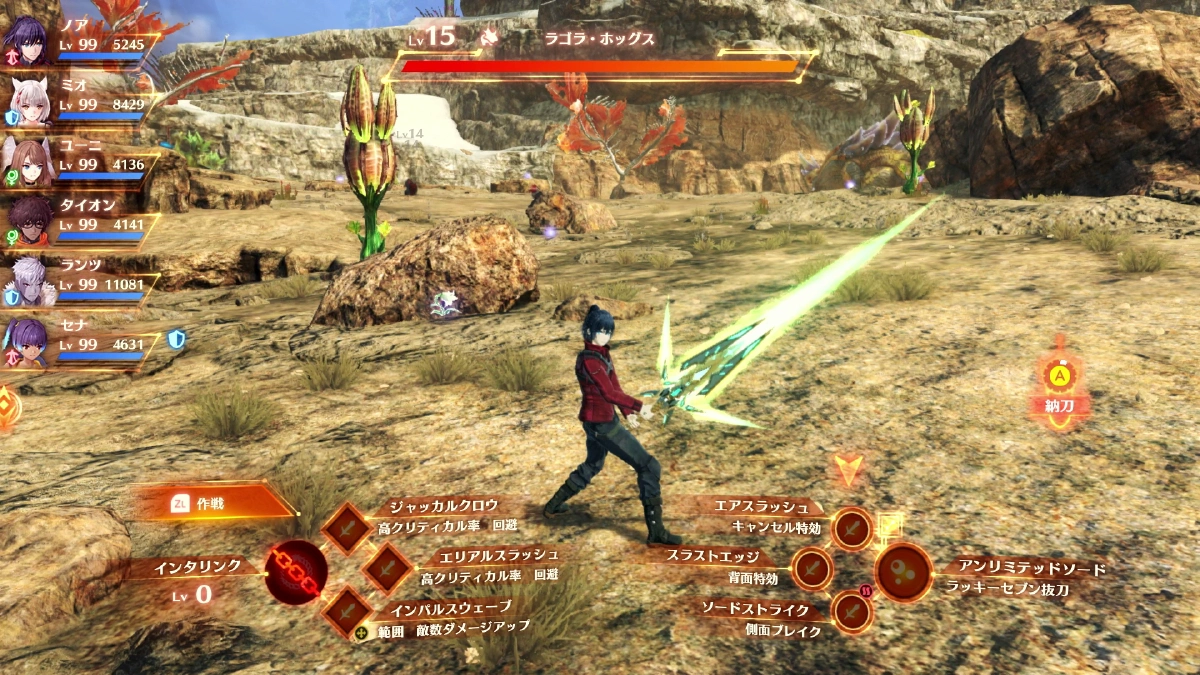Screen dimensions: 1200x675
Task: Use the エリアルスラッシュ art icon
Action: [386, 569]
